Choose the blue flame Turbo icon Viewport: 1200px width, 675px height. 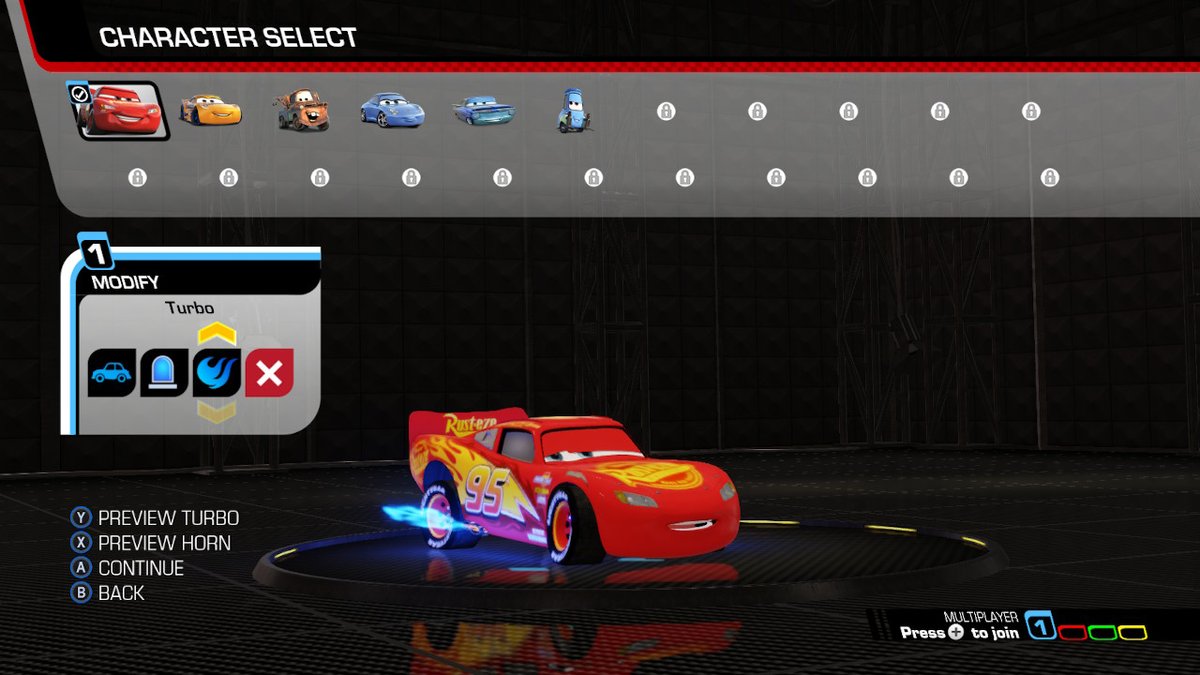click(x=217, y=373)
